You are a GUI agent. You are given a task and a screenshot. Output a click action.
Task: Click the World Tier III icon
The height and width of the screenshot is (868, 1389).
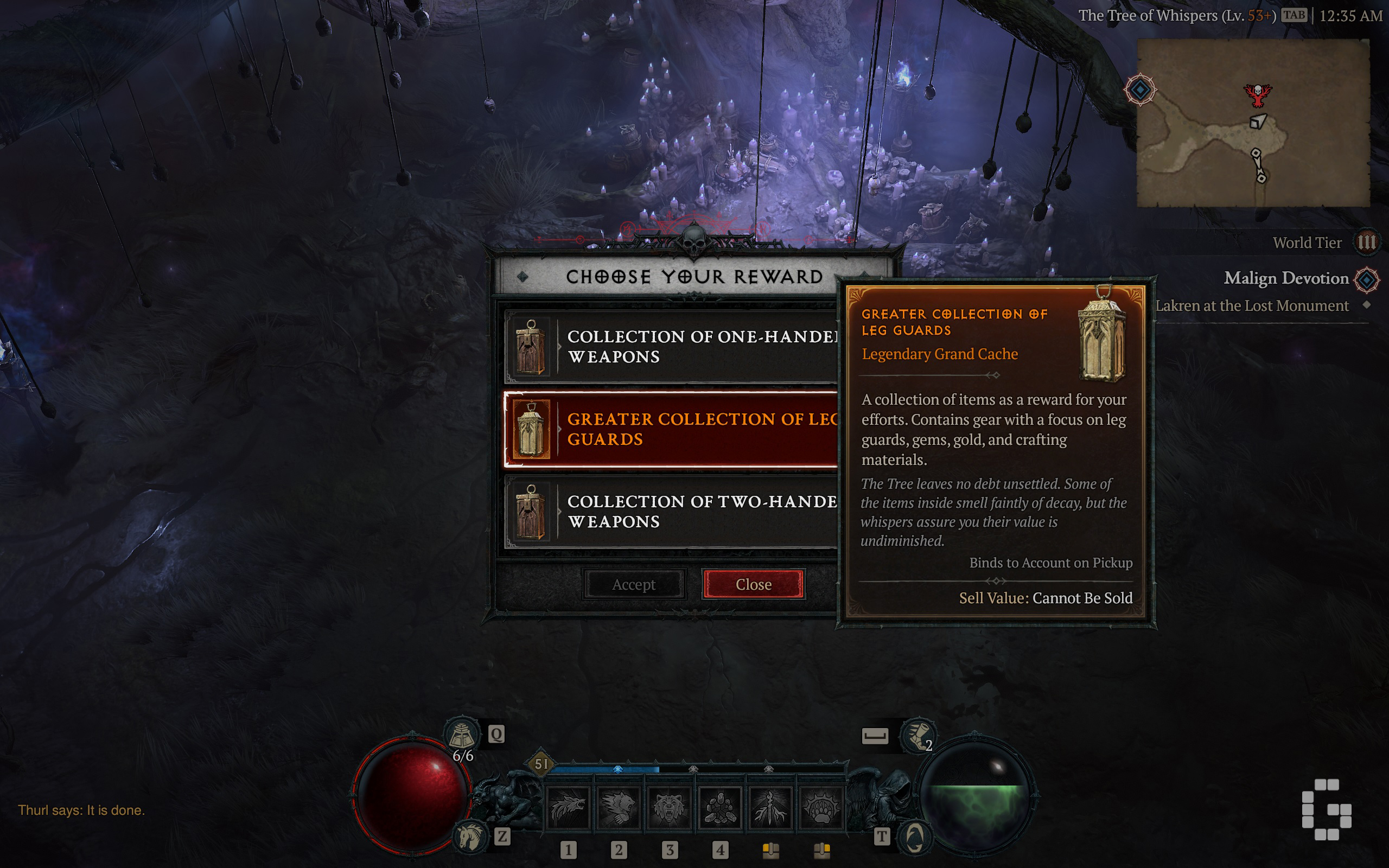point(1366,243)
